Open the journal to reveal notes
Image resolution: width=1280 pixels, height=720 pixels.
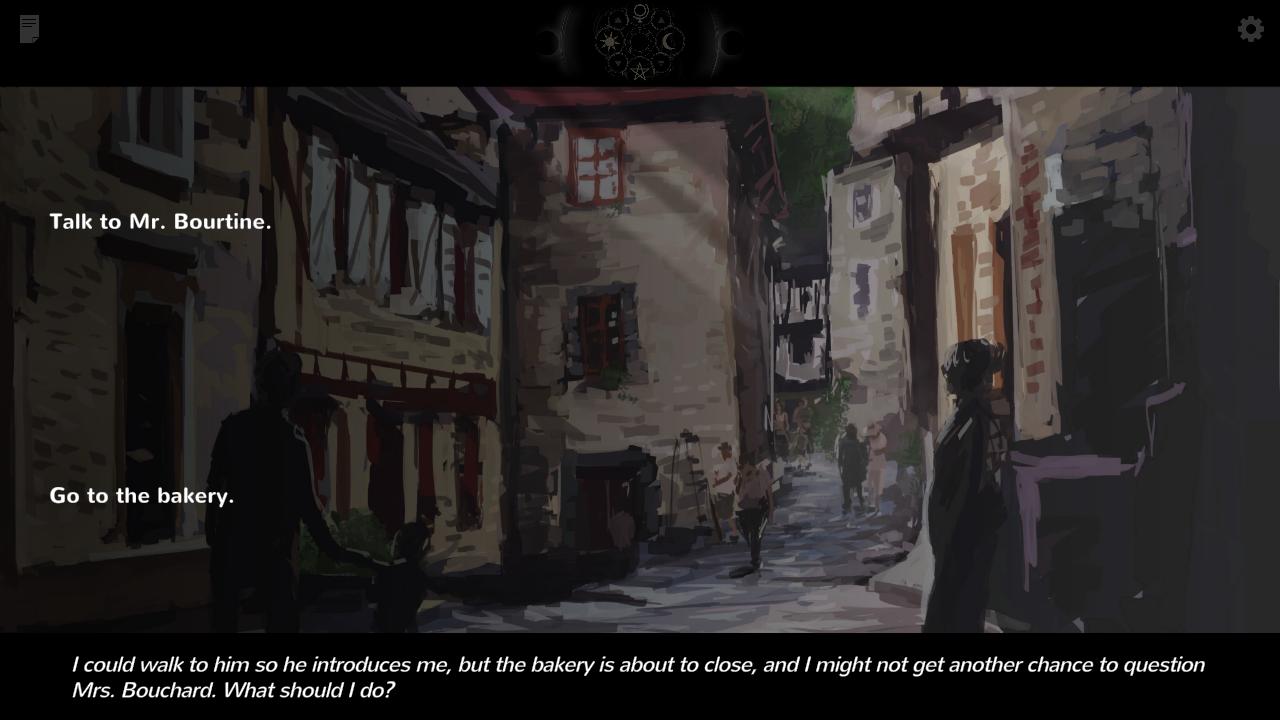(29, 29)
